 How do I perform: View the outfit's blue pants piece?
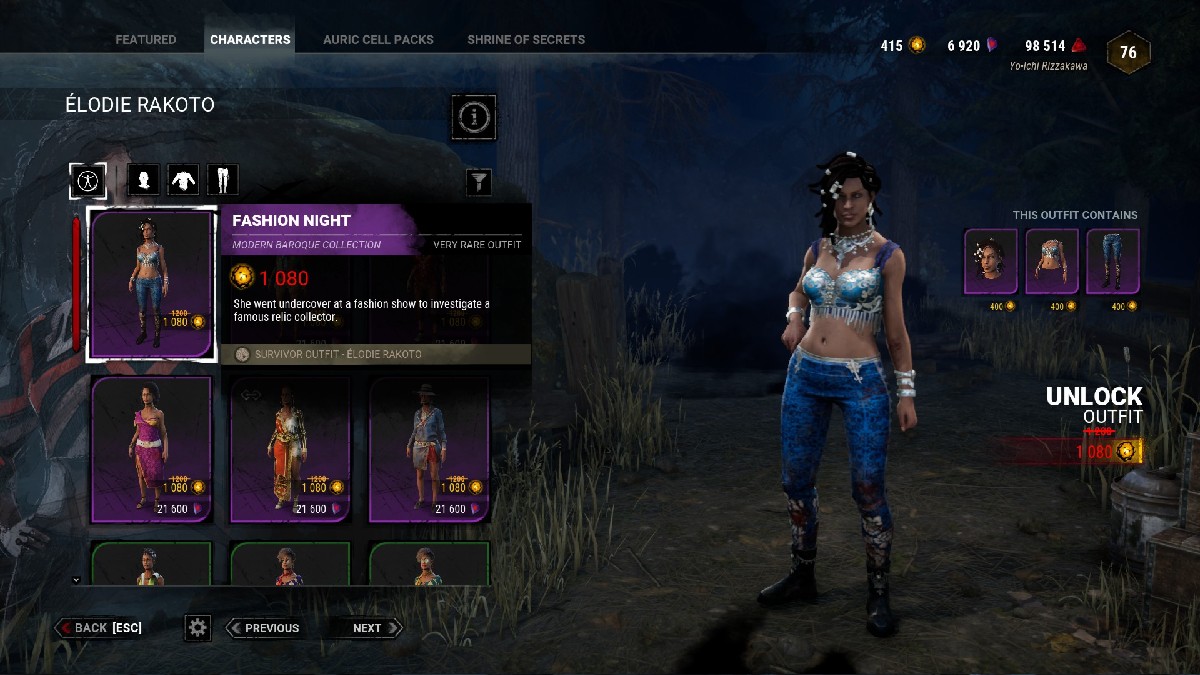click(x=1112, y=262)
